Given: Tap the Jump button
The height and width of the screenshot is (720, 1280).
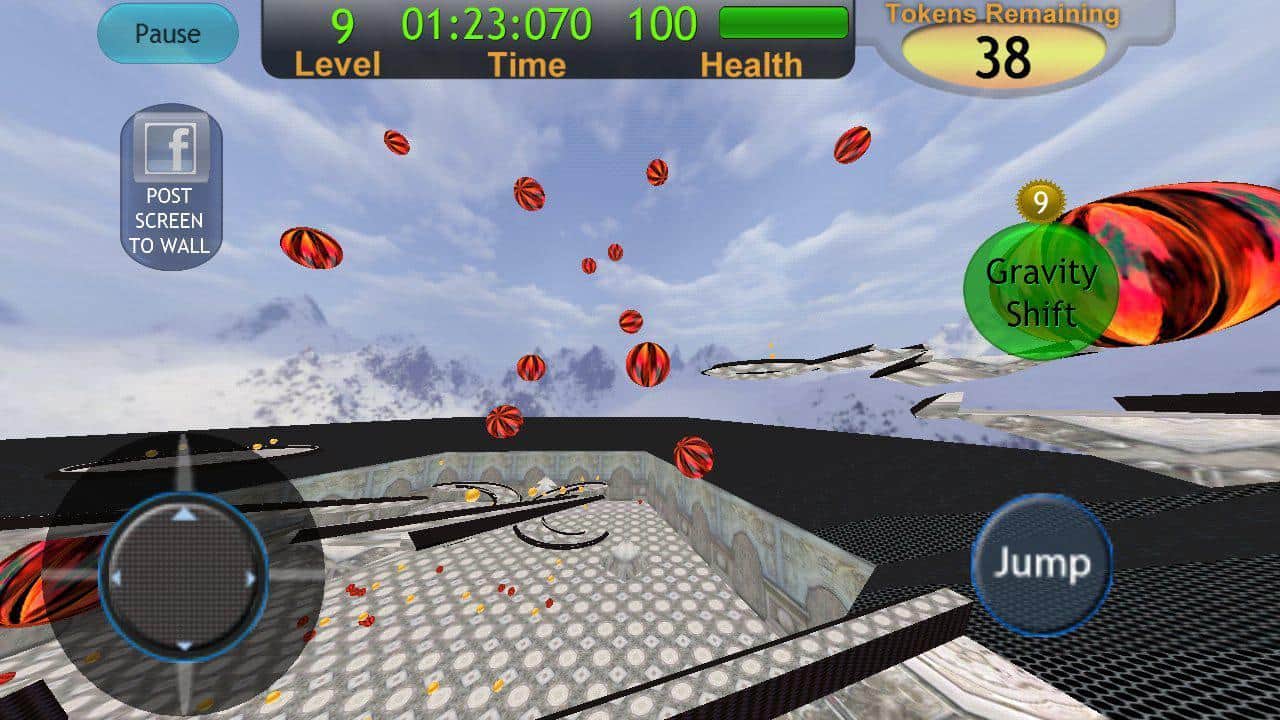Looking at the screenshot, I should tap(1042, 565).
